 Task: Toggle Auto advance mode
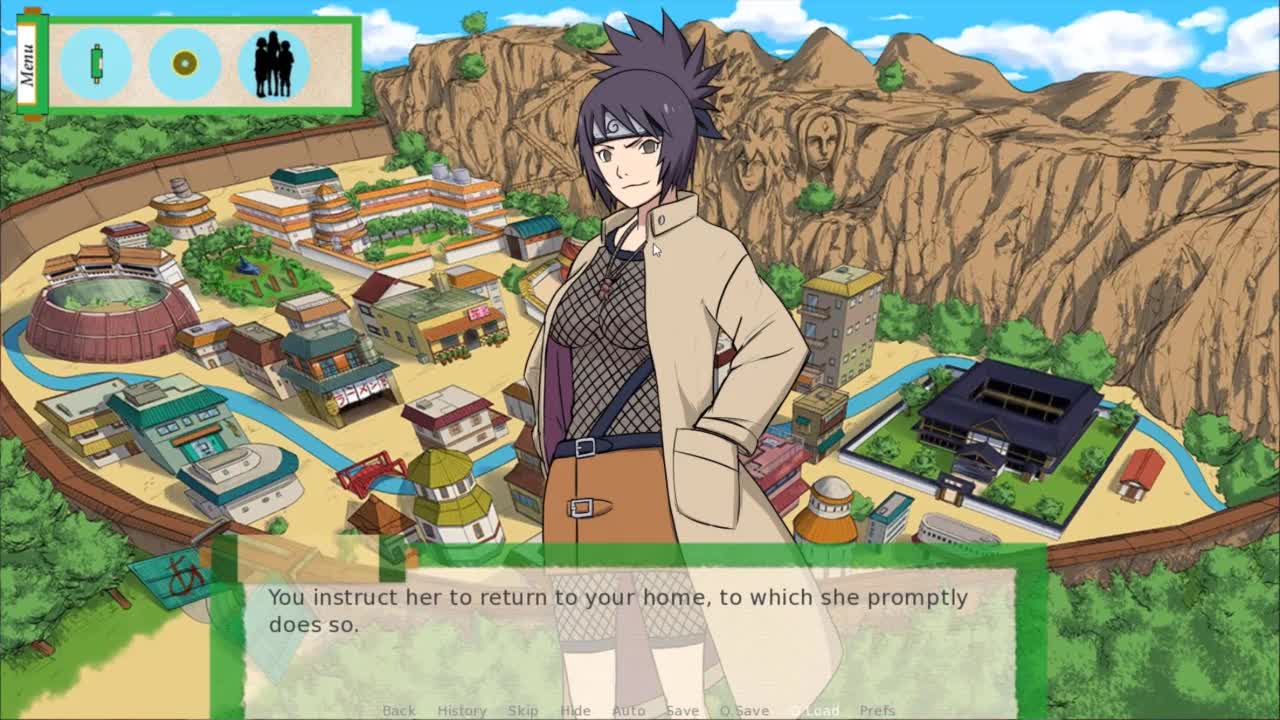(x=628, y=711)
